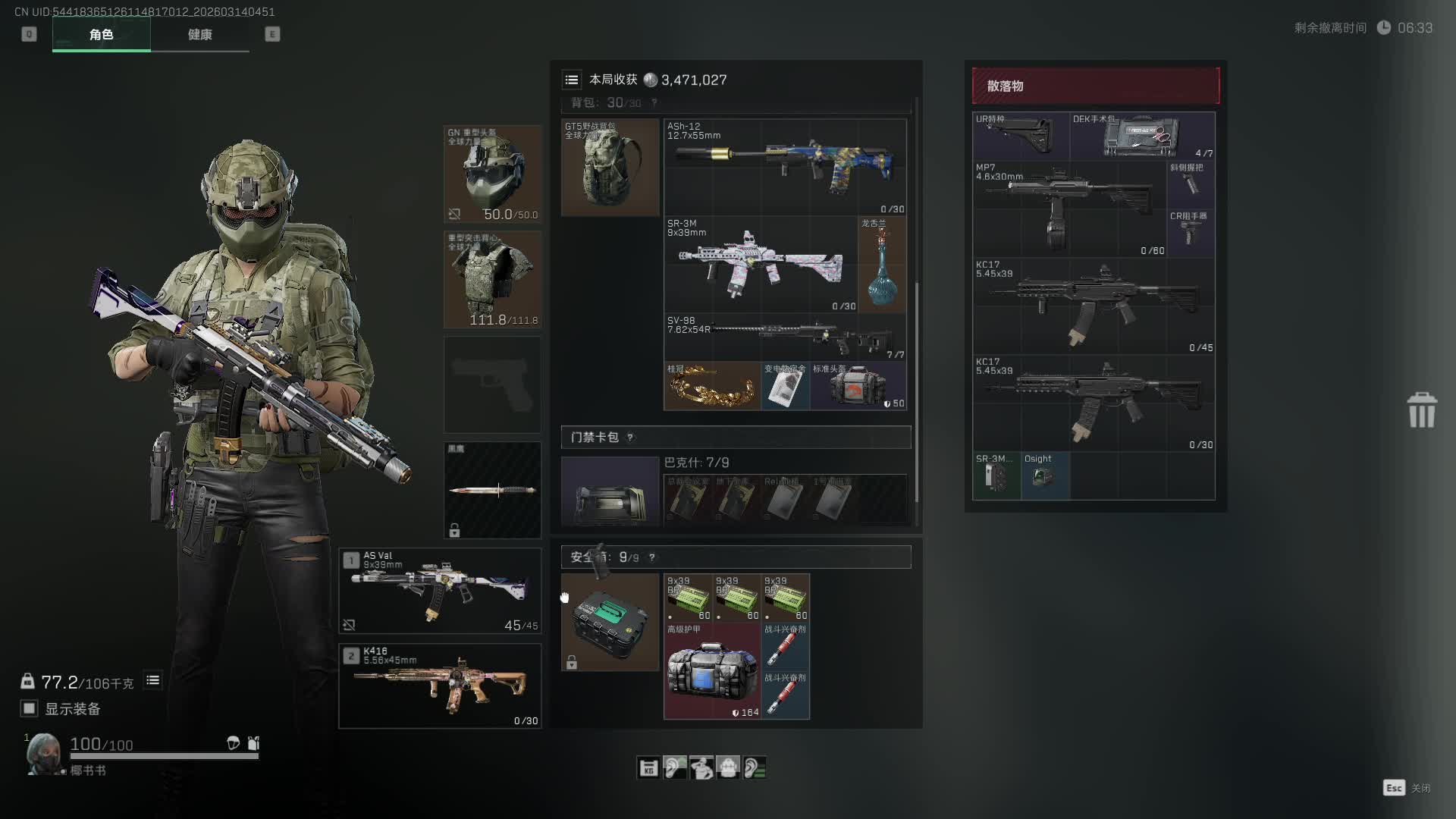Click the equipped AS Val weapon slot
Image resolution: width=1456 pixels, height=819 pixels.
(x=440, y=591)
